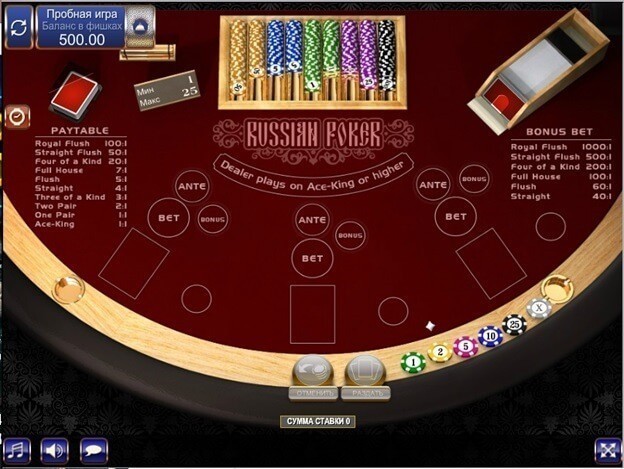The width and height of the screenshot is (624, 469).
Task: Toggle the sound speaker button
Action: [x=55, y=451]
